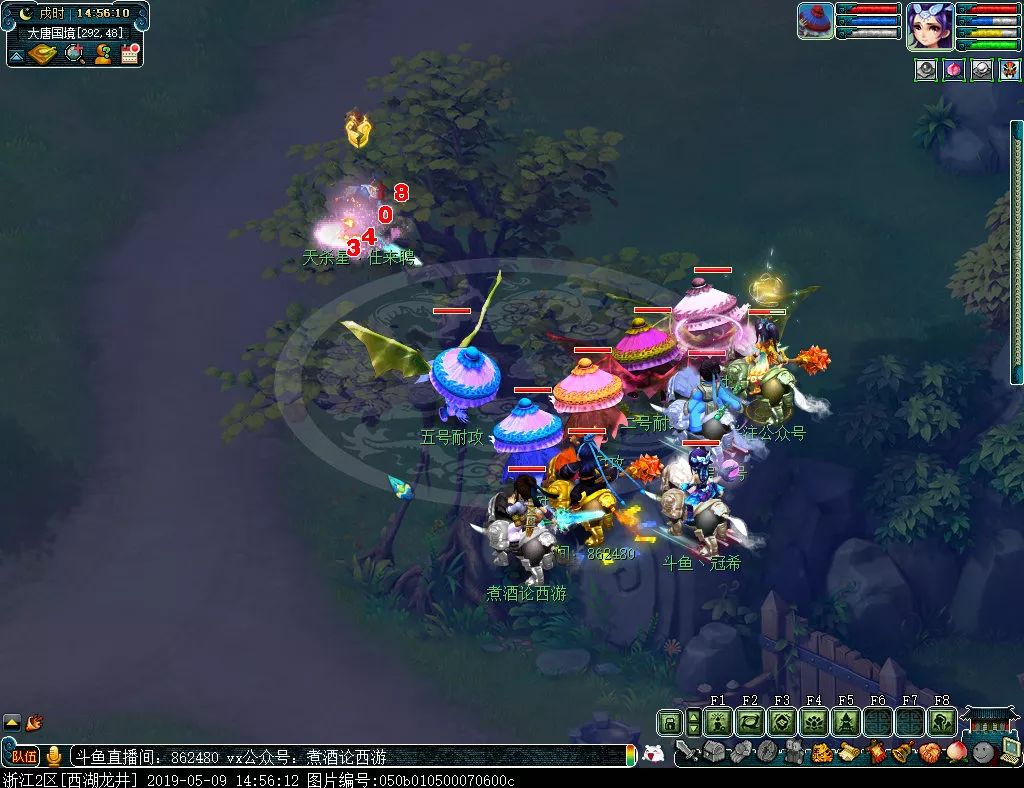
Task: Open the purple-haired character portrait
Action: (929, 25)
